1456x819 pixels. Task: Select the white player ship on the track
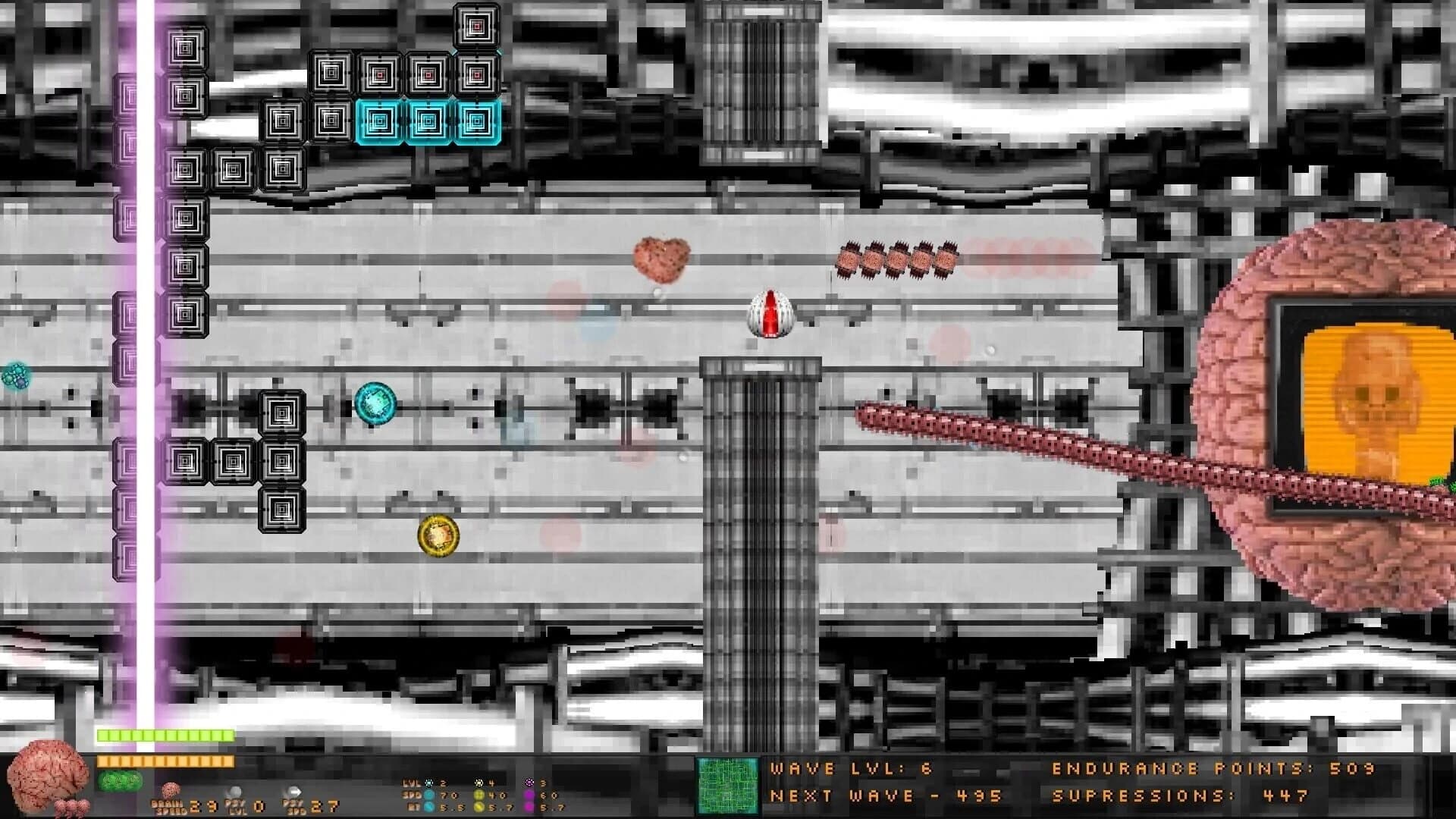pos(770,313)
